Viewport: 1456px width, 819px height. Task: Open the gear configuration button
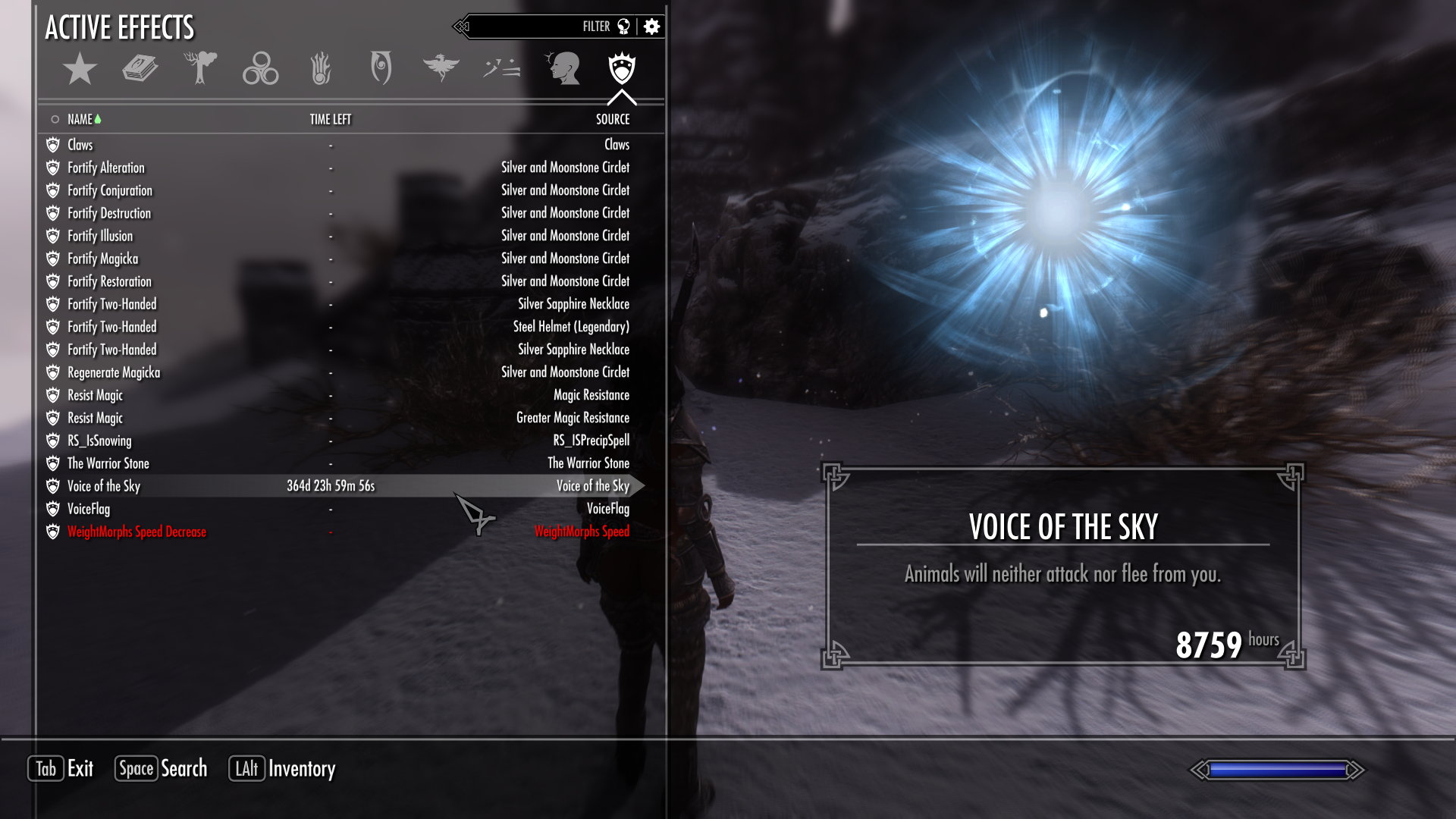coord(651,27)
